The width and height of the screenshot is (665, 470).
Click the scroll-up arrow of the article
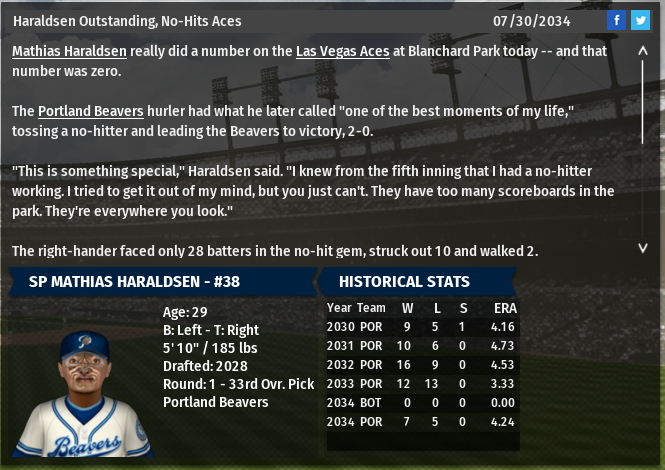[x=643, y=50]
